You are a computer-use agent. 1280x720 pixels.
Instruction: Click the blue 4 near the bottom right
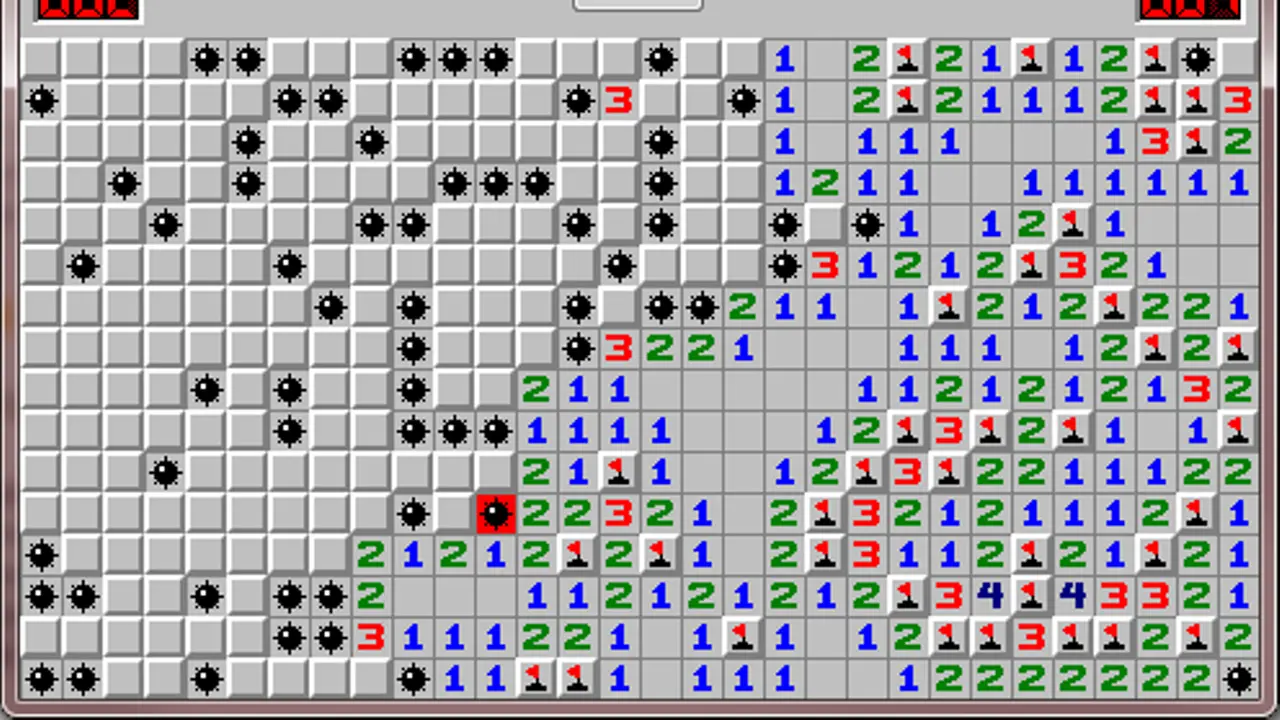pyautogui.click(x=988, y=597)
